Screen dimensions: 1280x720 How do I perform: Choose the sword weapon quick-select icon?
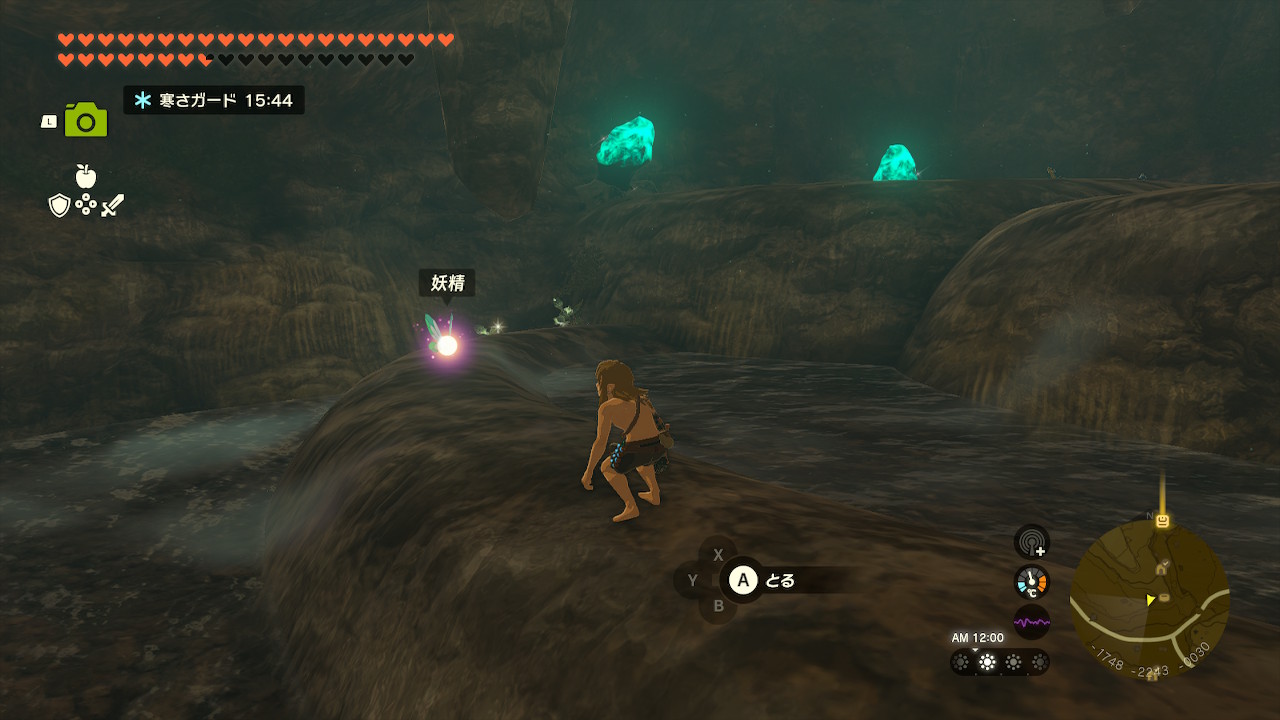point(112,205)
